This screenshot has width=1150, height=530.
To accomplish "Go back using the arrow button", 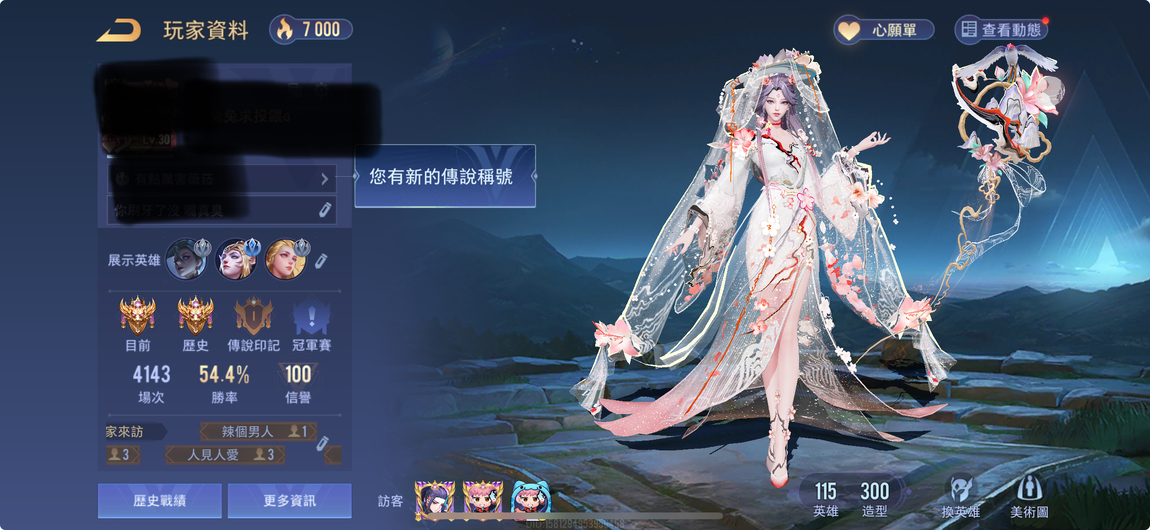I will (x=119, y=30).
